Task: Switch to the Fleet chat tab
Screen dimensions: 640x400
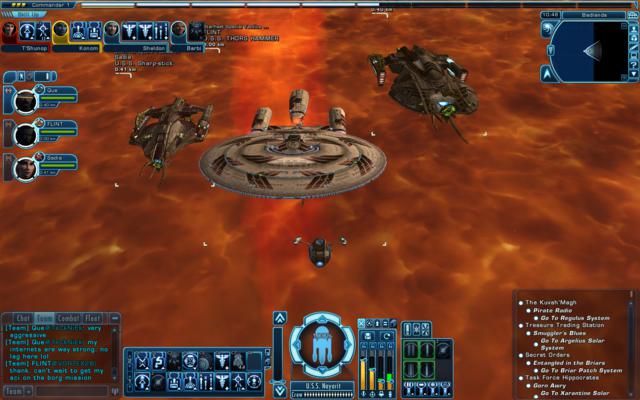Action: [x=93, y=318]
